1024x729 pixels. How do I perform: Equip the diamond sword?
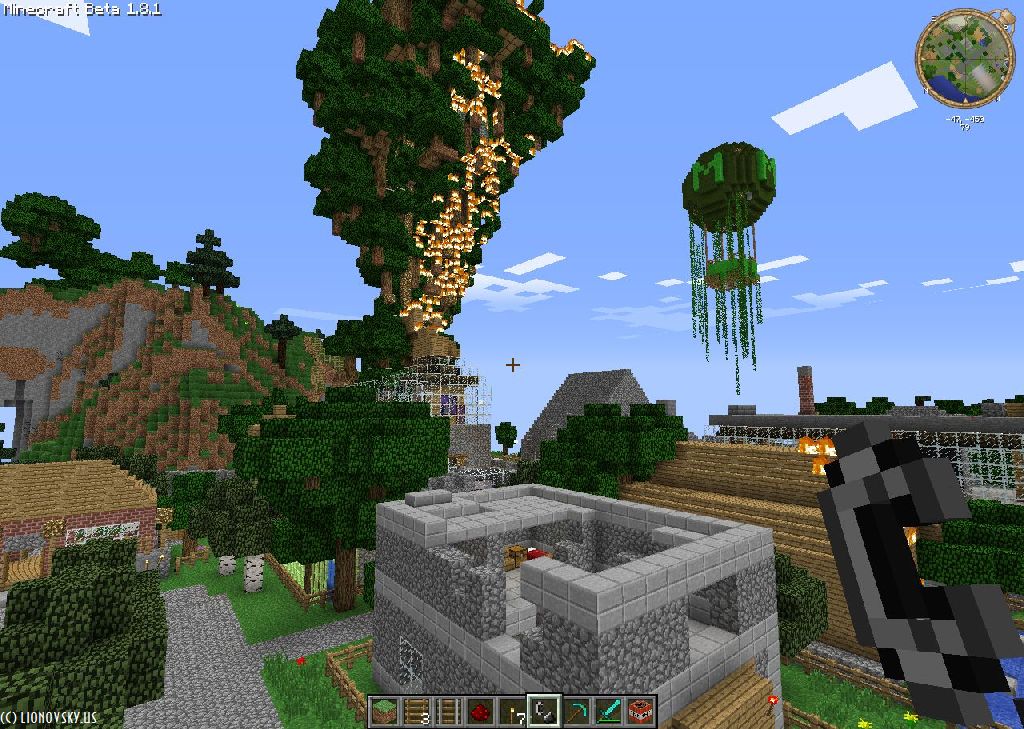coord(608,711)
